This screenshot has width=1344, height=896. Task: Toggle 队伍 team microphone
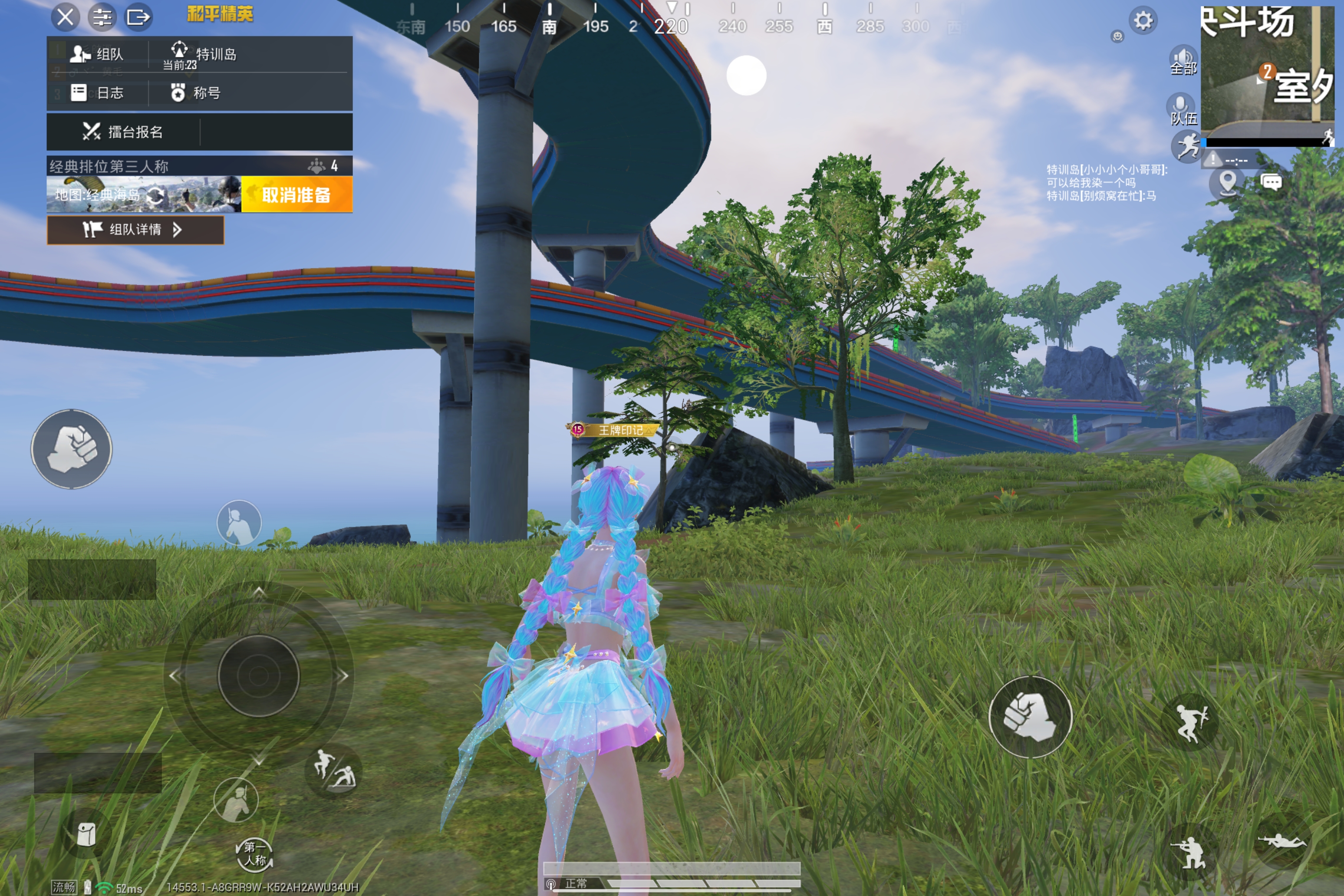click(1182, 110)
